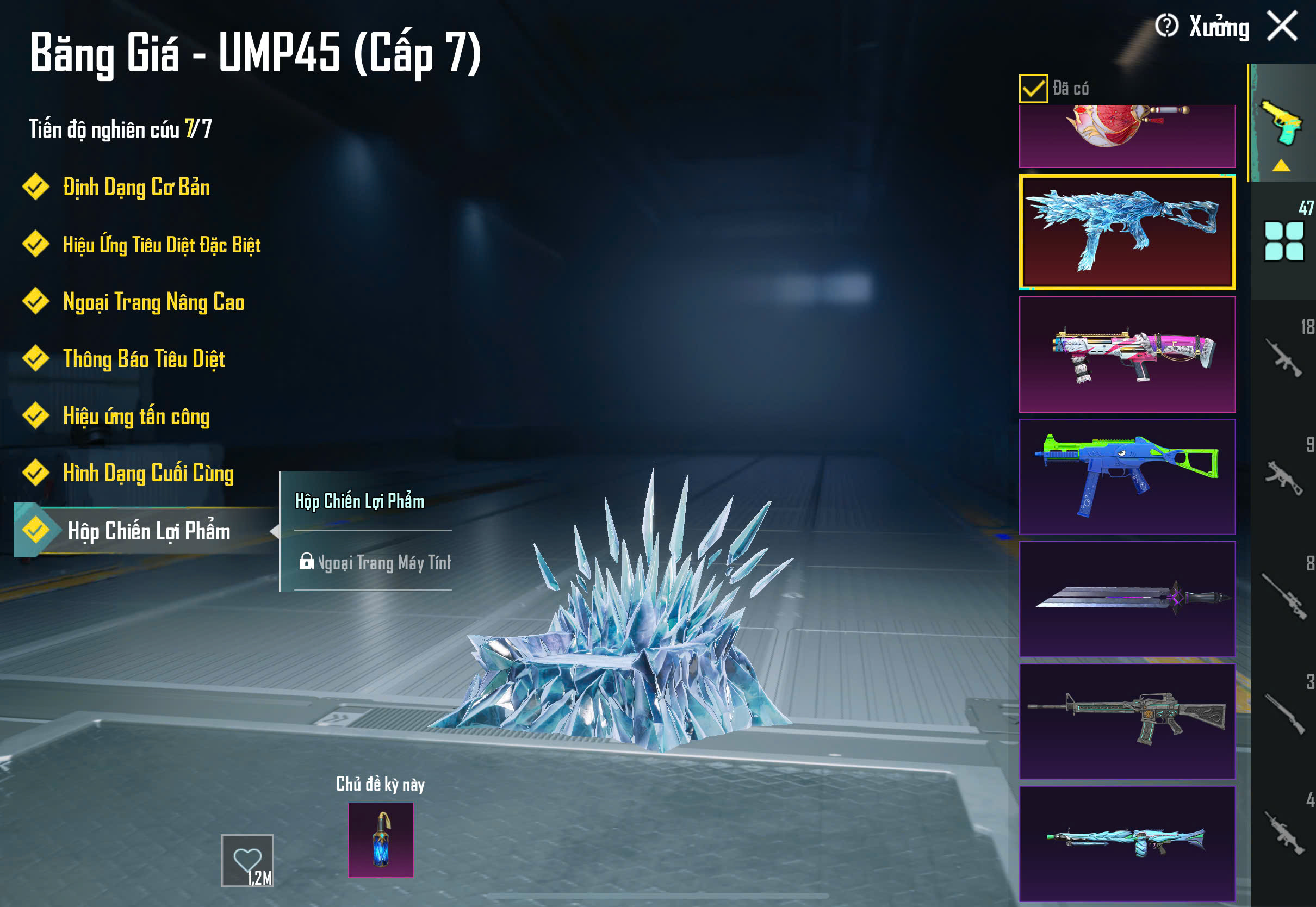Select the icy blue UMP45 skin thumbnail
Viewport: 1316px width, 907px height.
(x=1127, y=232)
